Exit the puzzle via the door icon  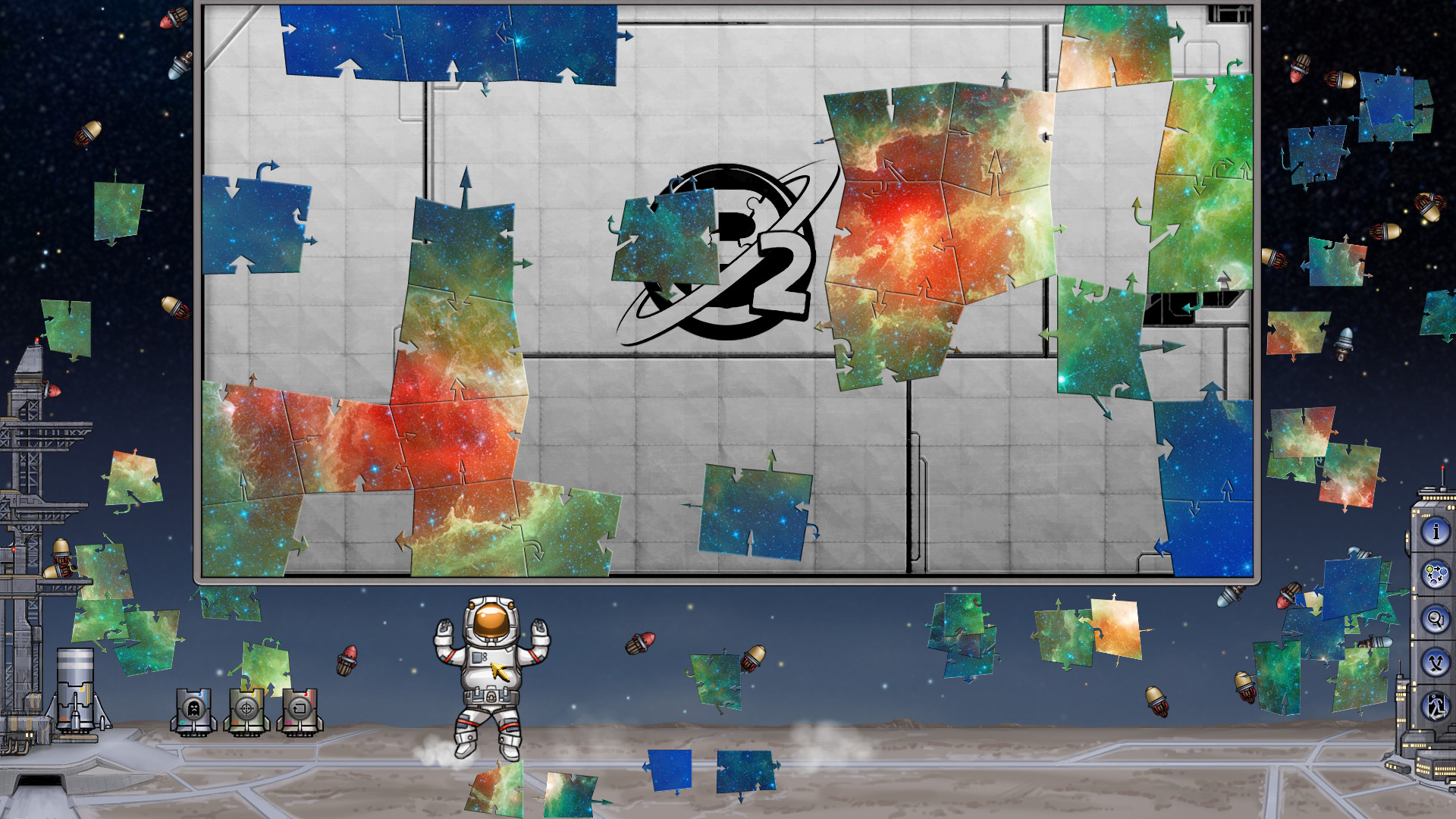(1436, 704)
